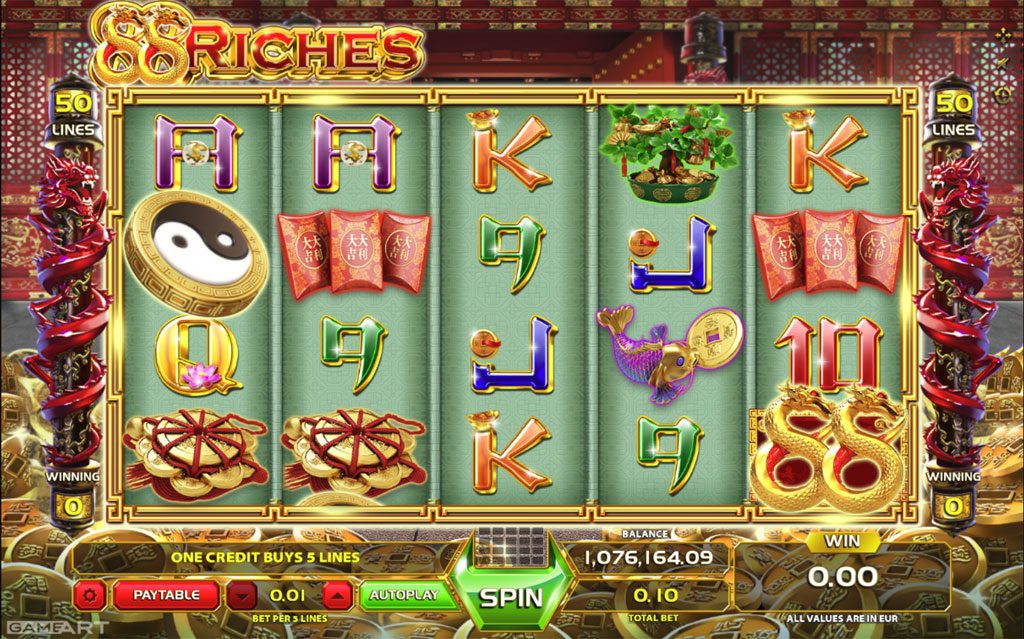The image size is (1024, 639).
Task: Open settings with the red gear button
Action: point(90,595)
